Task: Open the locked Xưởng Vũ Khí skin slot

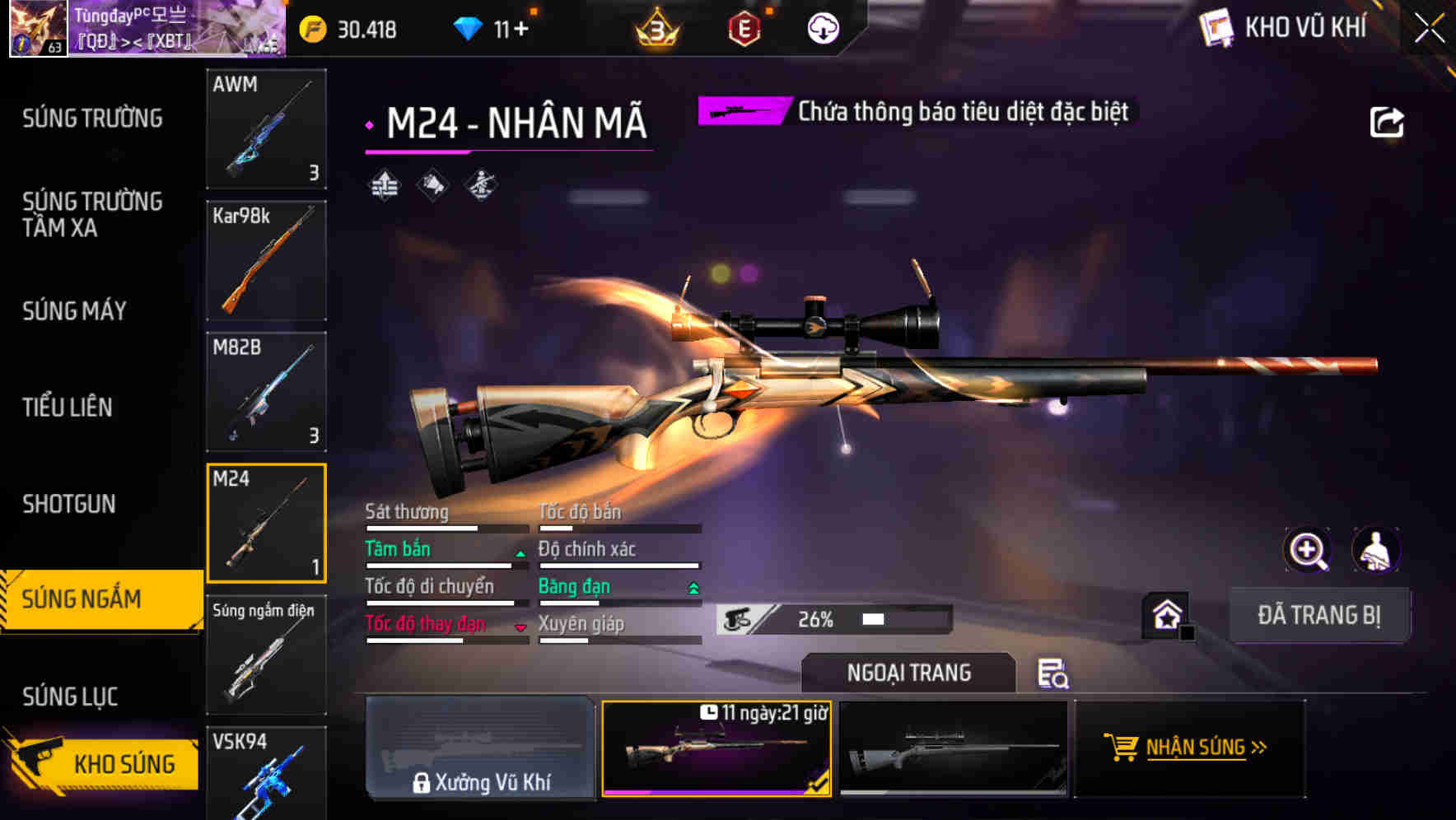Action: (480, 749)
